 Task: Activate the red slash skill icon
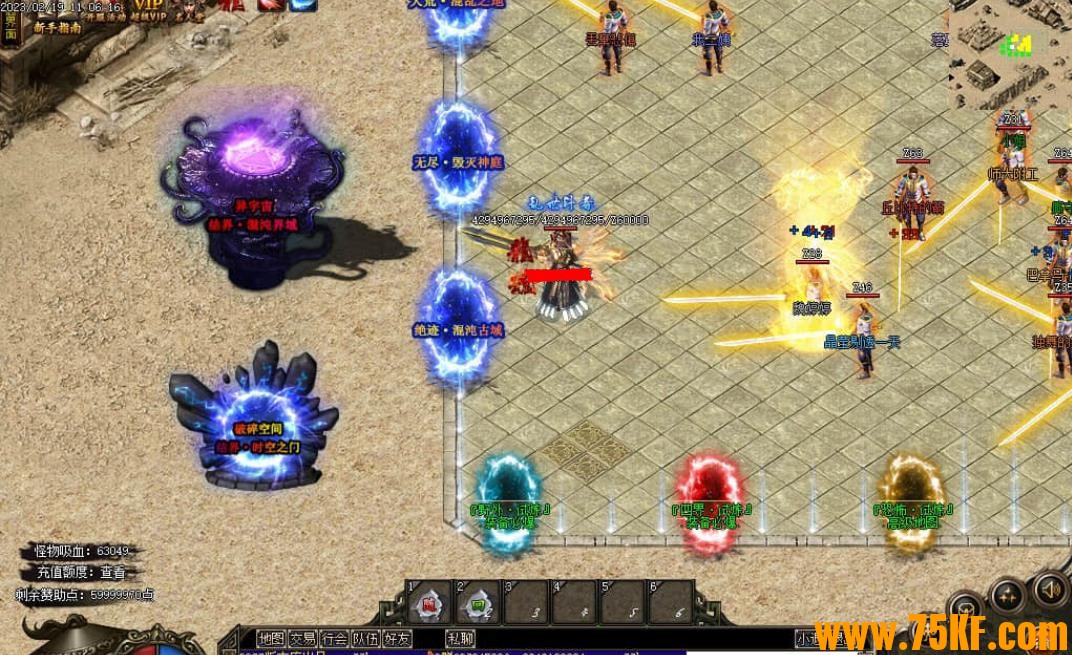[270, 6]
